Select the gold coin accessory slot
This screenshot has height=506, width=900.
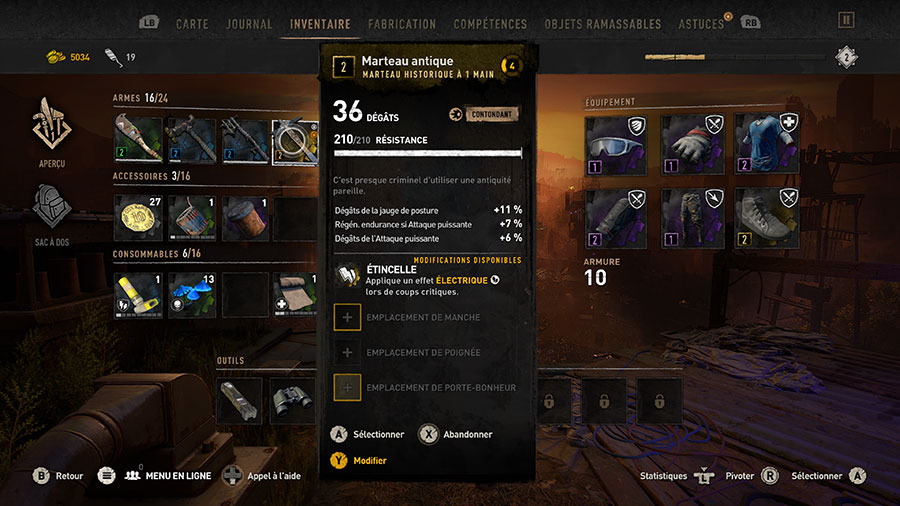[x=138, y=218]
